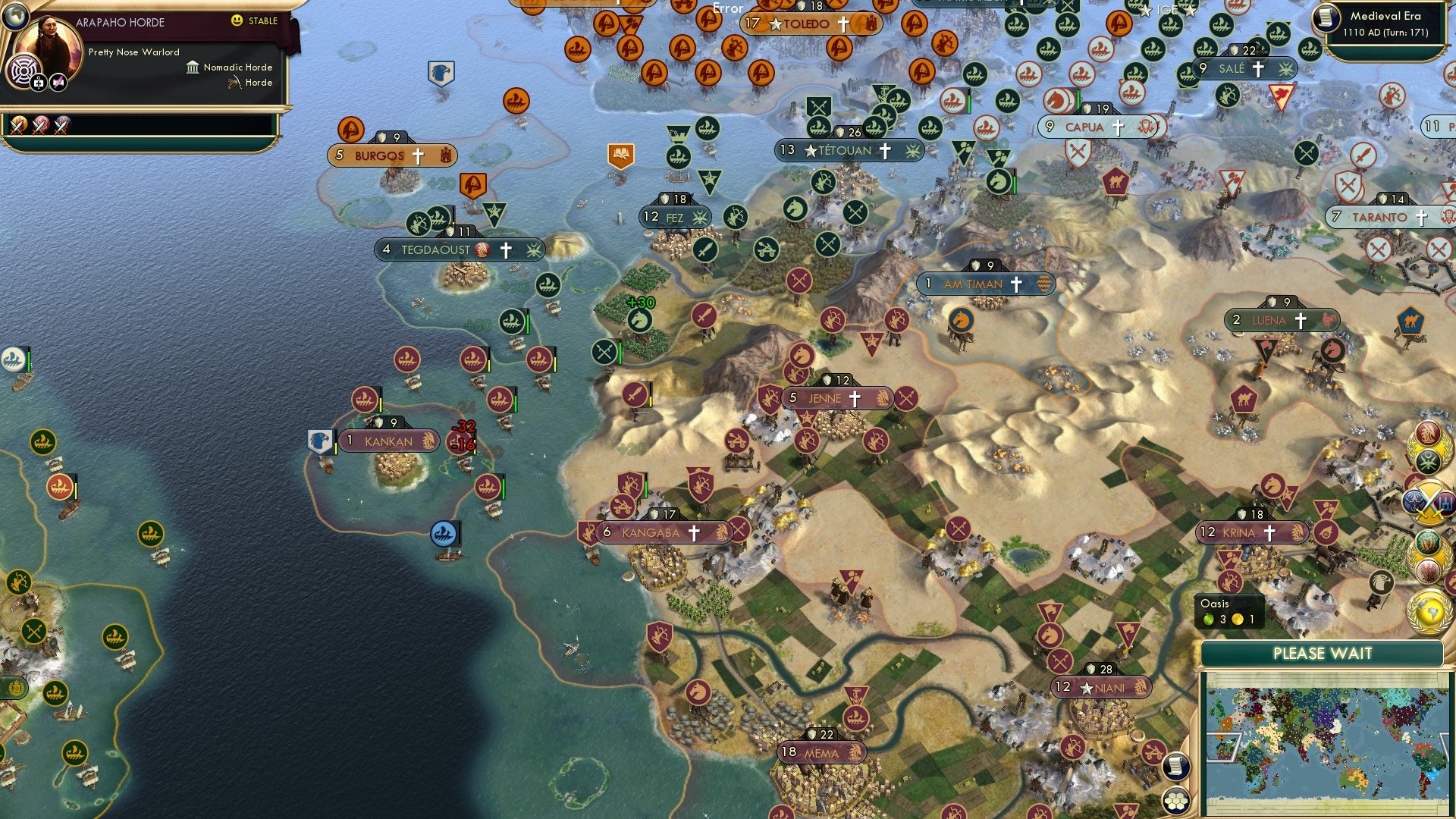Toggle strategic view with the scroll icon bottom-right
This screenshot has width=1456, height=819.
(x=1175, y=767)
